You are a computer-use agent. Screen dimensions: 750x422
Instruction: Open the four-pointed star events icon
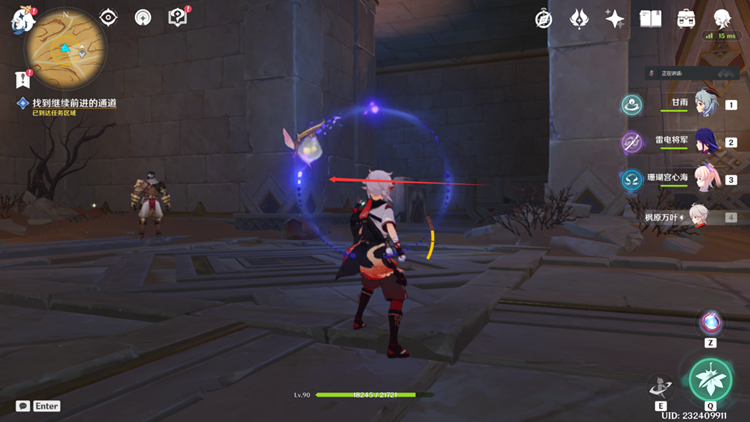(615, 19)
